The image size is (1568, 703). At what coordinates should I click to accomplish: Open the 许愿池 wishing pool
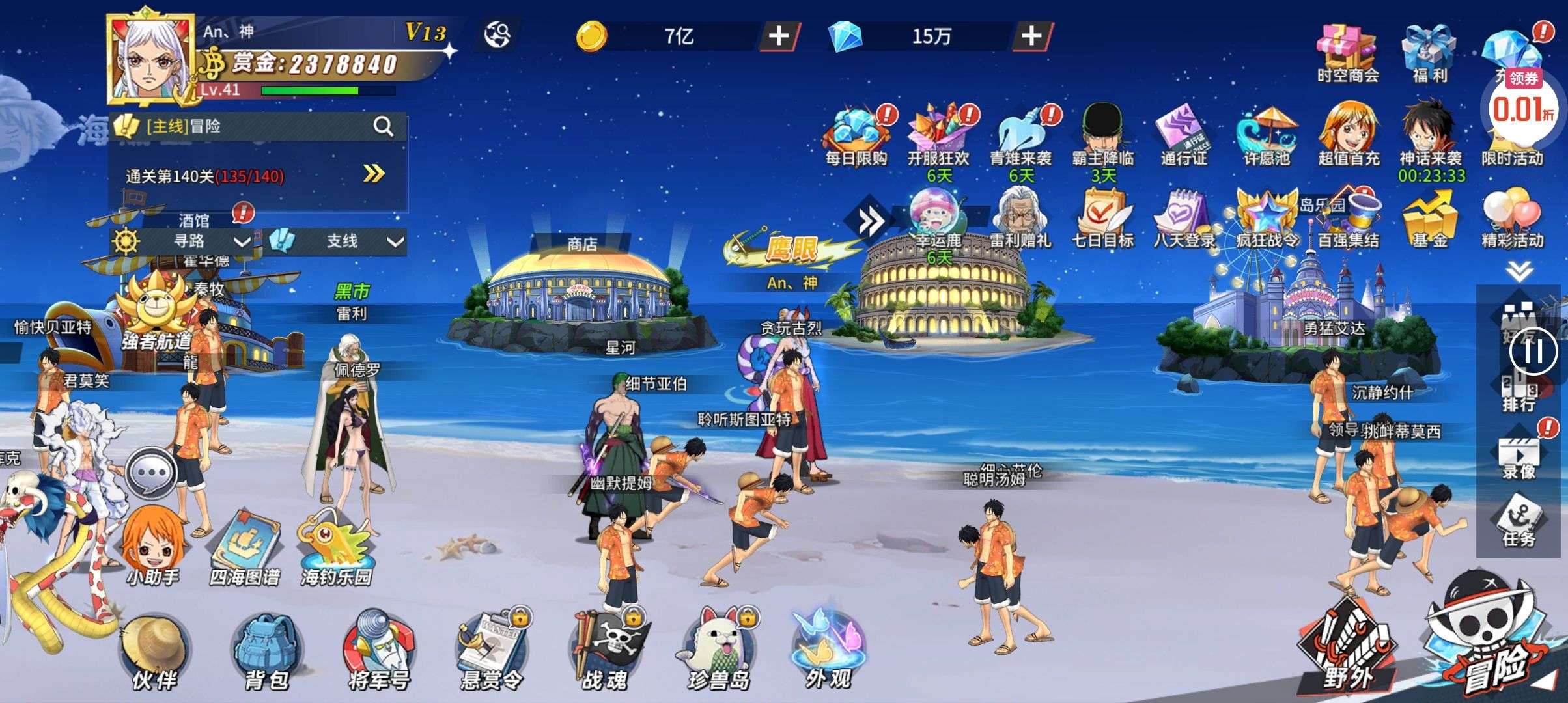coord(1267,135)
